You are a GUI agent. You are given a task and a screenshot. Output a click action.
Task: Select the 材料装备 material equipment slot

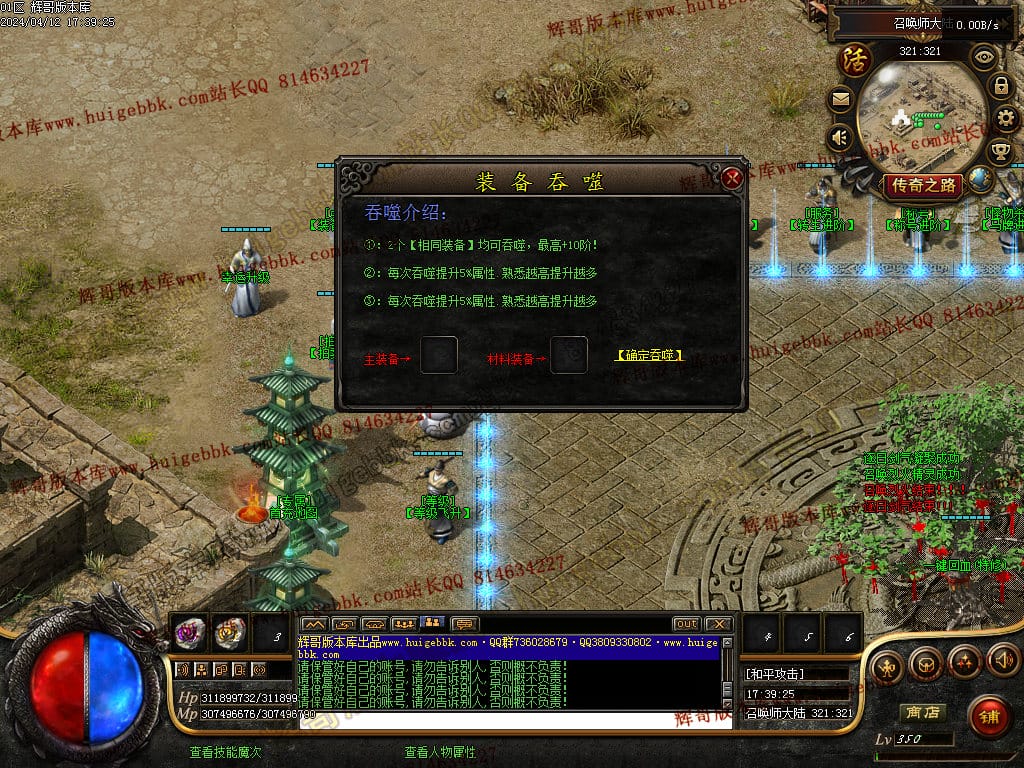point(569,355)
